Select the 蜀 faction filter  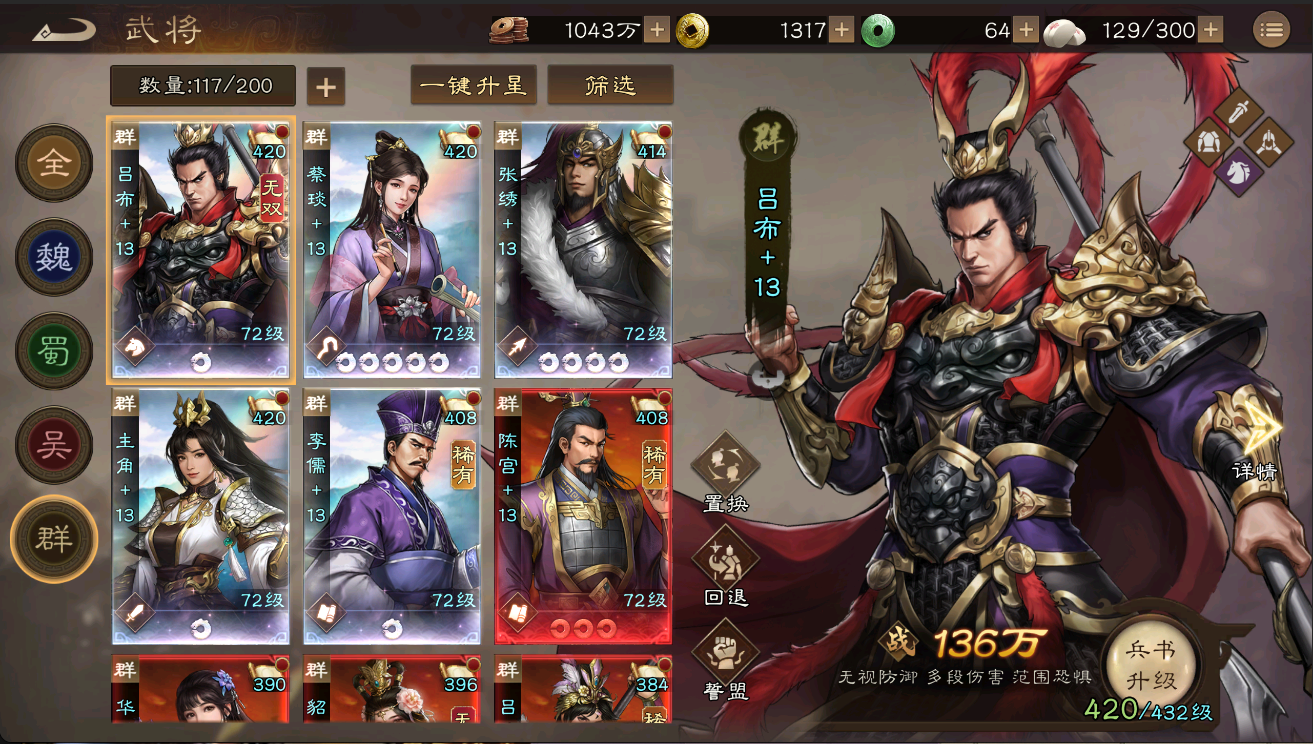pos(53,350)
